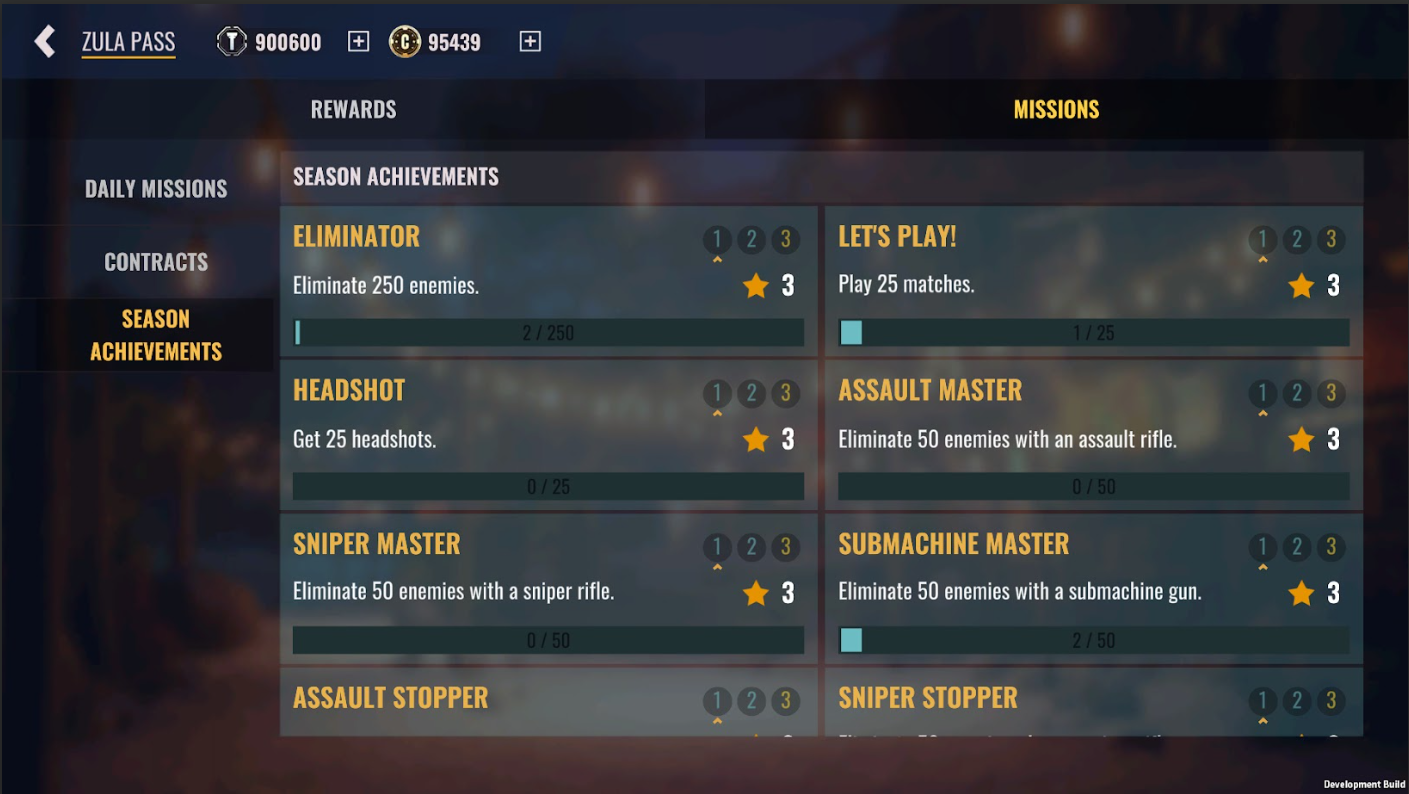Choose Season Achievements in the sidebar

pyautogui.click(x=156, y=335)
